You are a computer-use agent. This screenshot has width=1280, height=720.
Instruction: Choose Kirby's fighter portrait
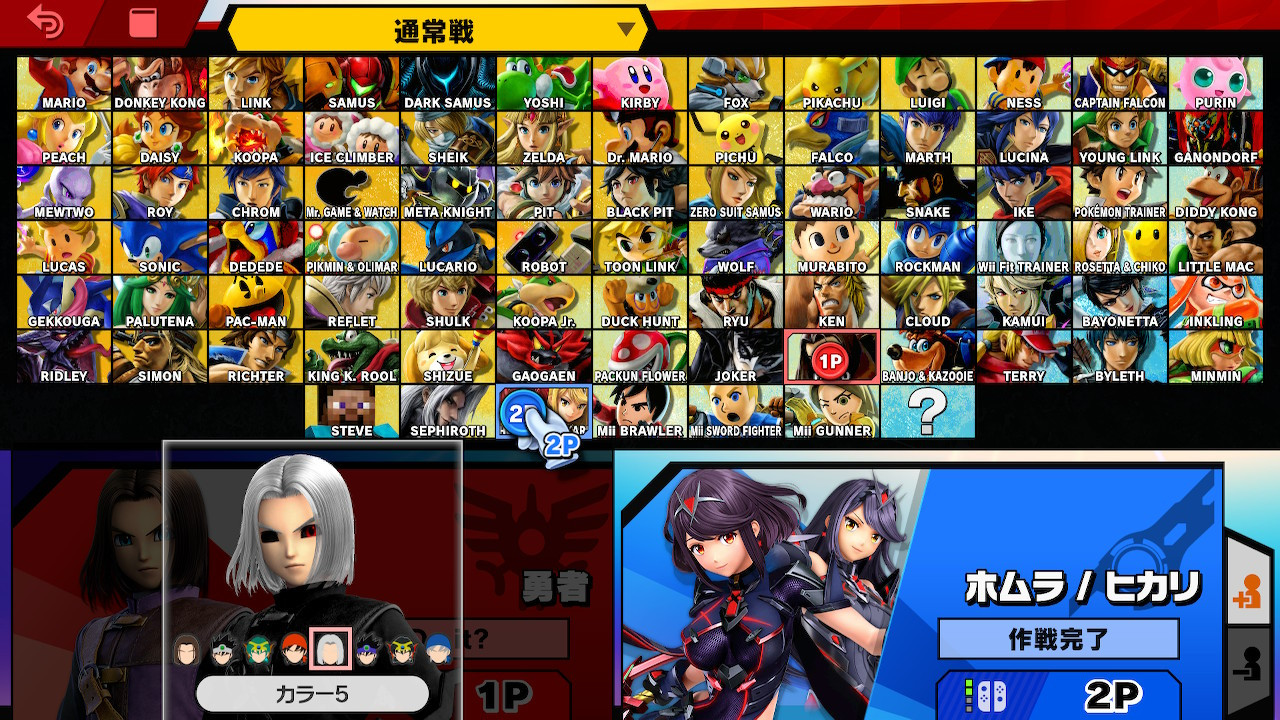pyautogui.click(x=640, y=82)
